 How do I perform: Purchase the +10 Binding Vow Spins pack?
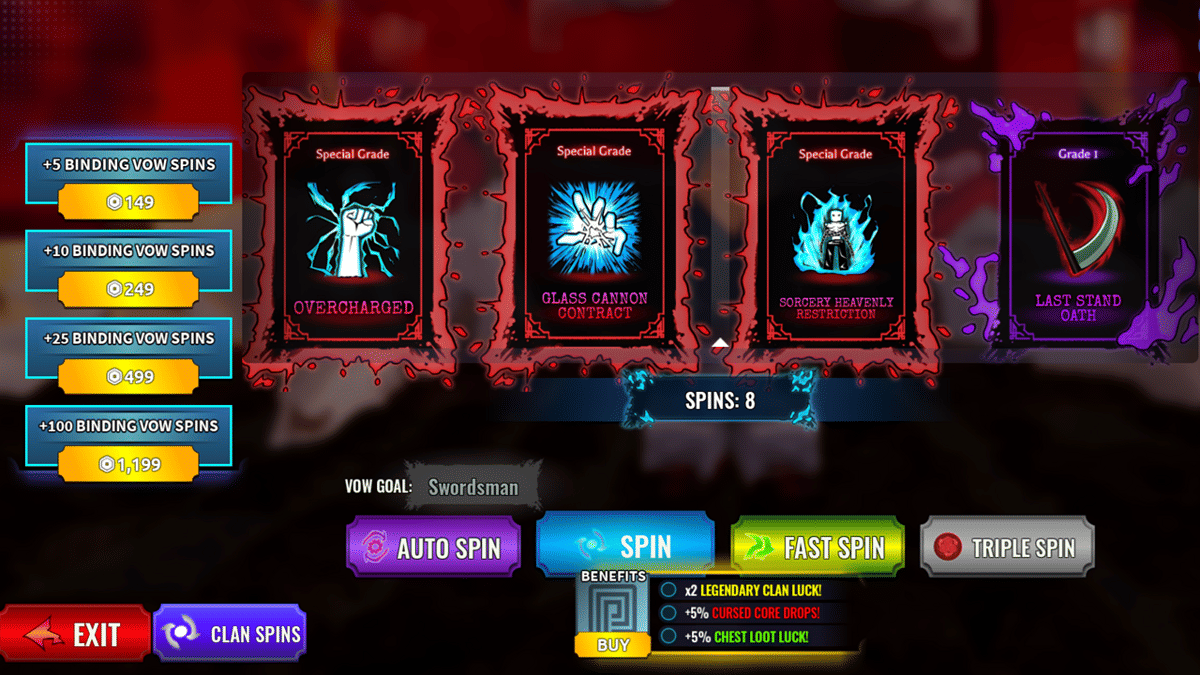click(x=128, y=289)
